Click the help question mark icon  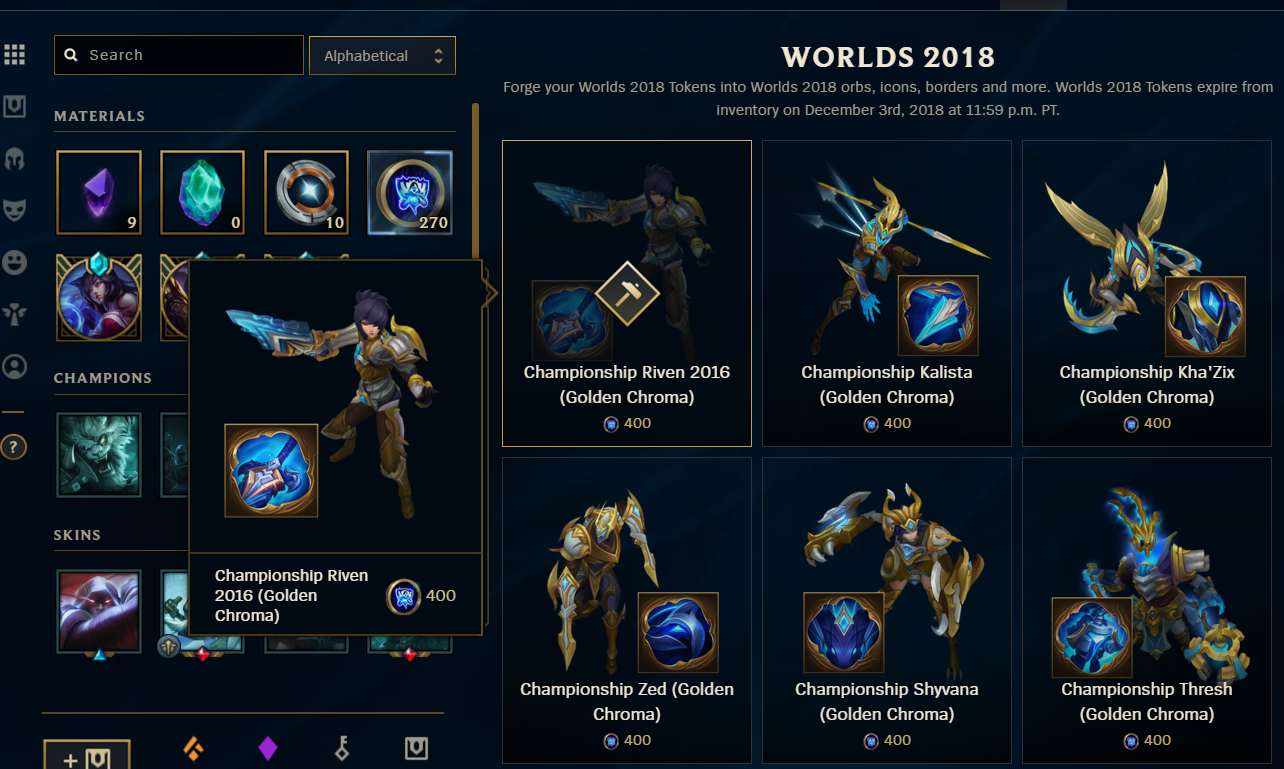[x=15, y=447]
